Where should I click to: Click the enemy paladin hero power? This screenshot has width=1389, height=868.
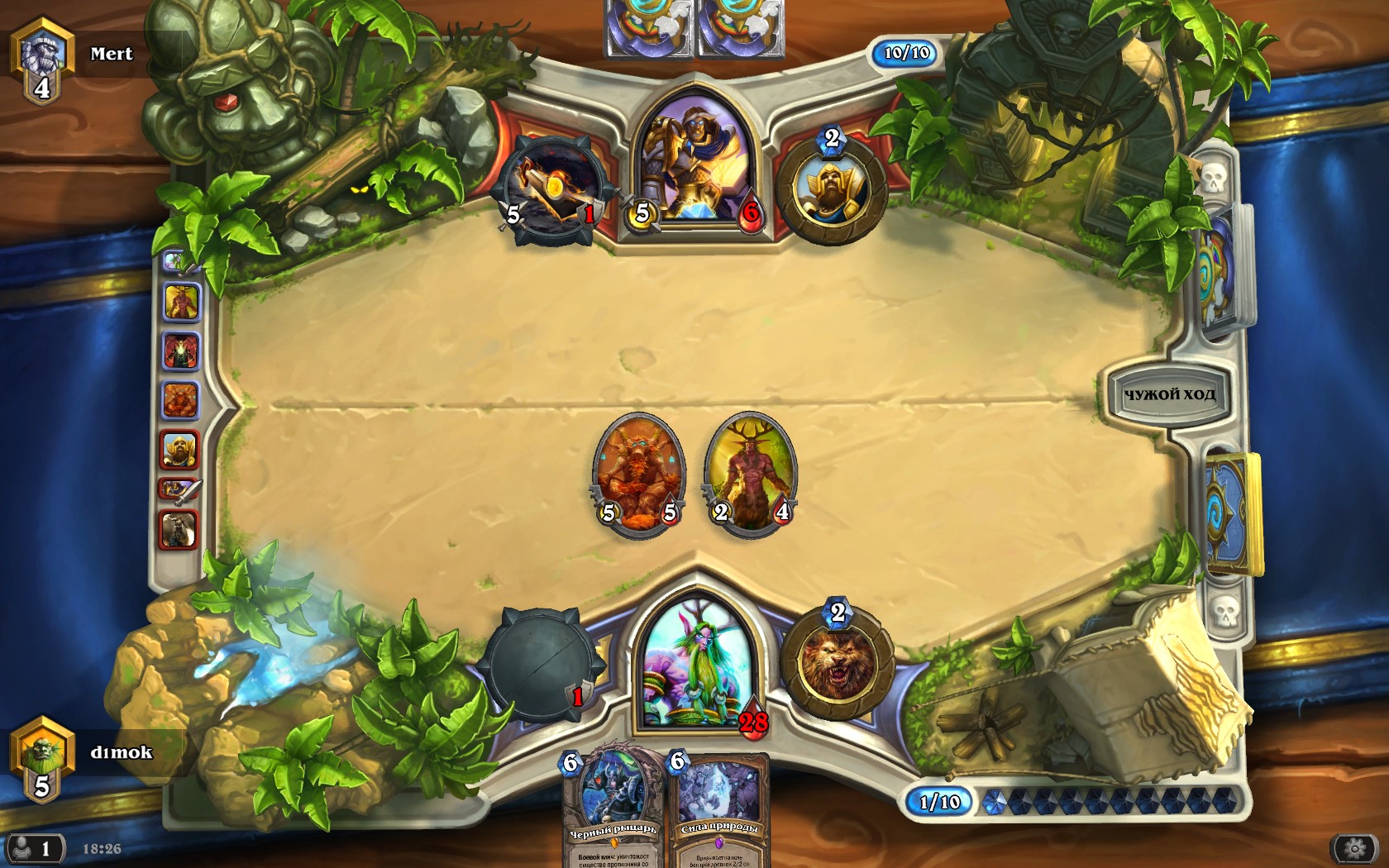(x=831, y=188)
